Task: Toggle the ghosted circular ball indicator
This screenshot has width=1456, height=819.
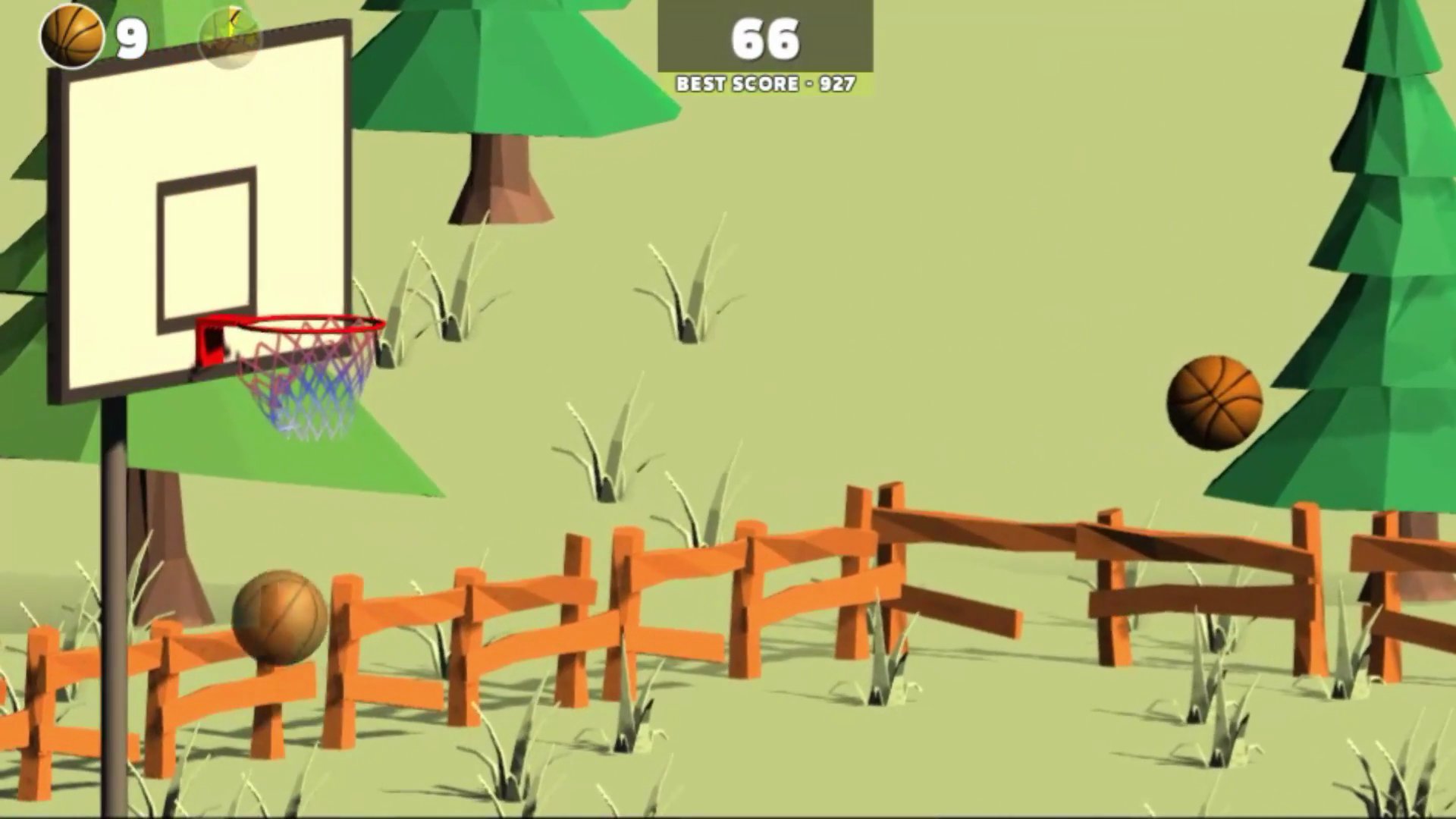Action: (x=229, y=38)
